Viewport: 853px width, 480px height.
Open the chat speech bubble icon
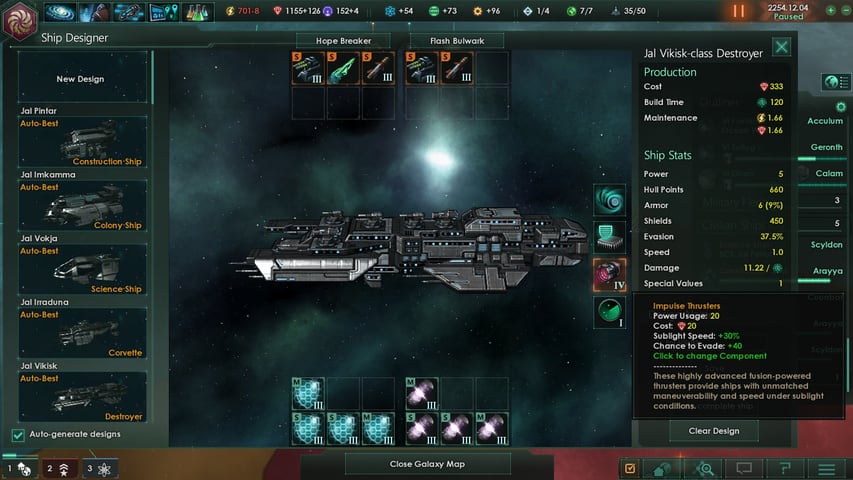[745, 468]
